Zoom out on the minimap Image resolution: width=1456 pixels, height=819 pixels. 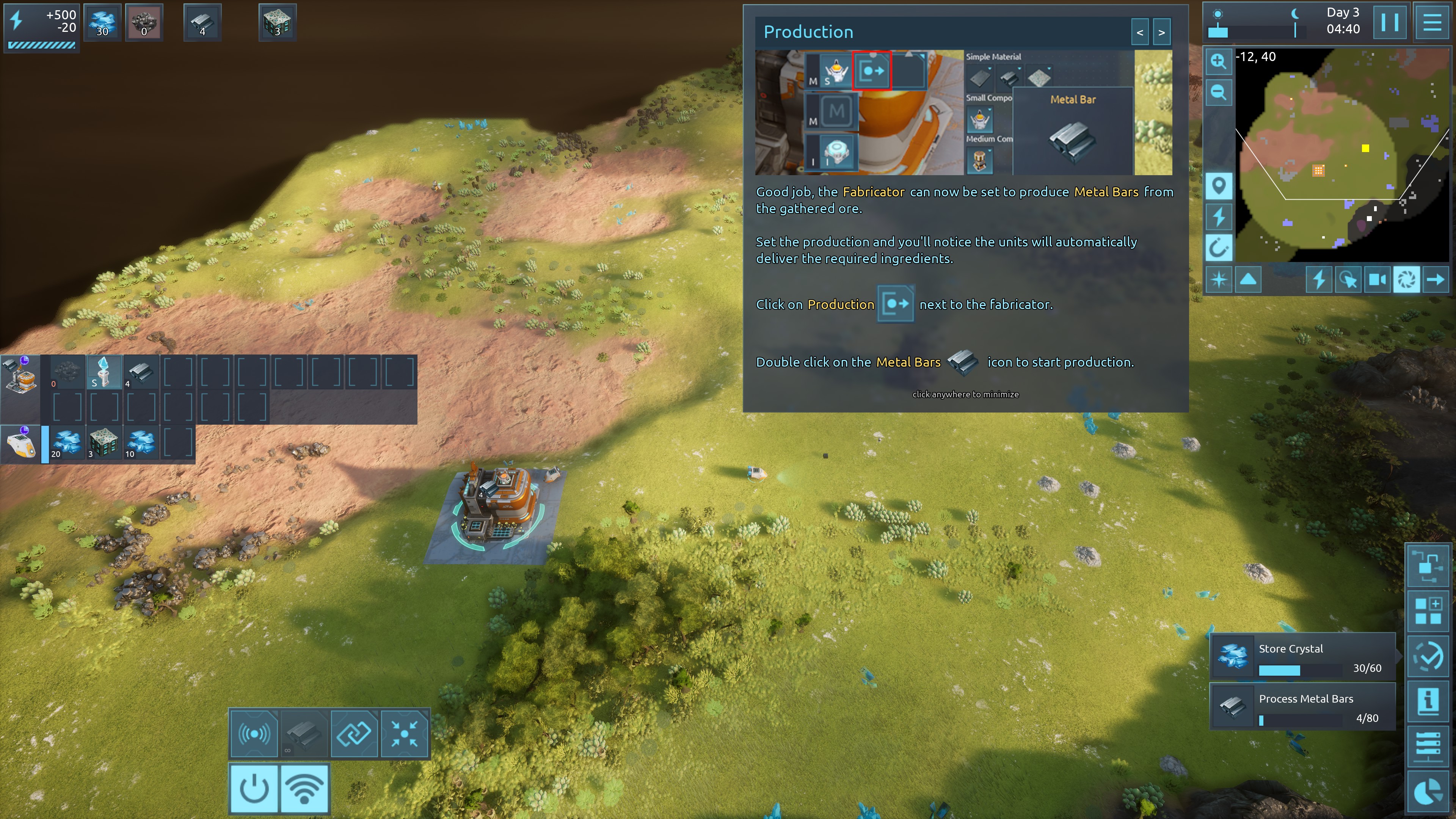pos(1218,92)
